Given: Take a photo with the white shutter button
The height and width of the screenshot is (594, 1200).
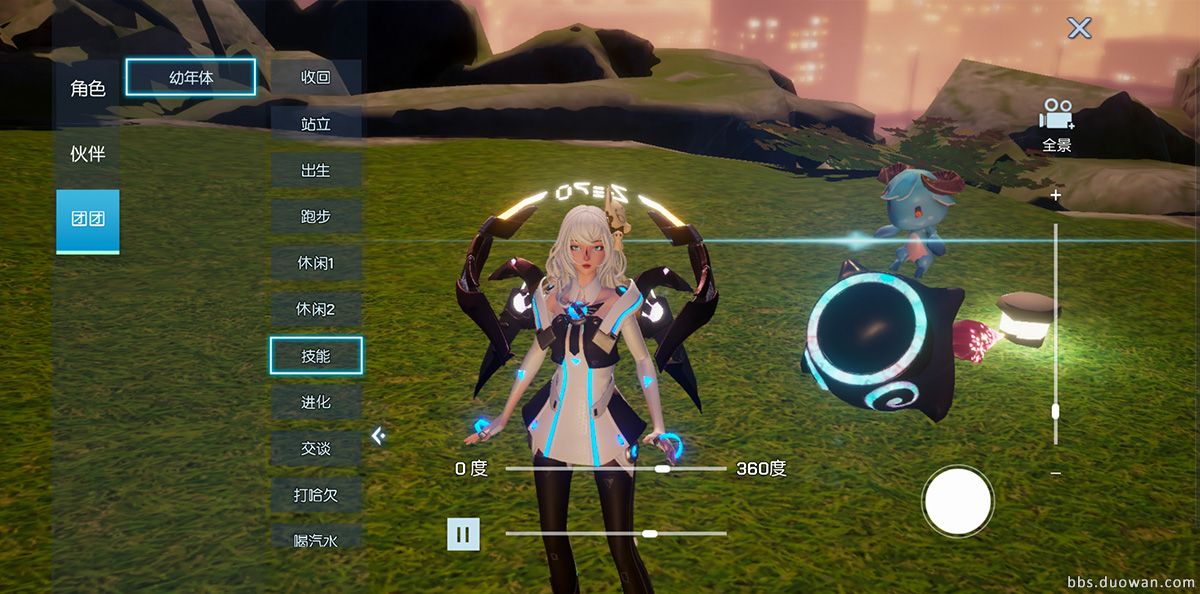Looking at the screenshot, I should click(958, 501).
